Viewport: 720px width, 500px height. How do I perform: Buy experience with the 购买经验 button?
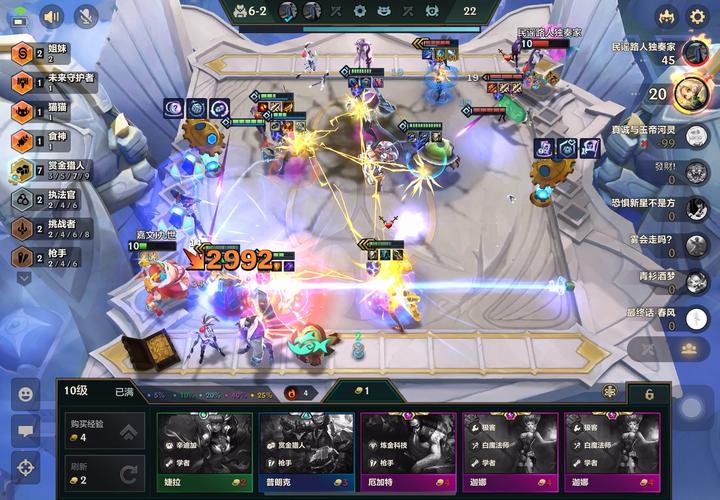[102, 431]
